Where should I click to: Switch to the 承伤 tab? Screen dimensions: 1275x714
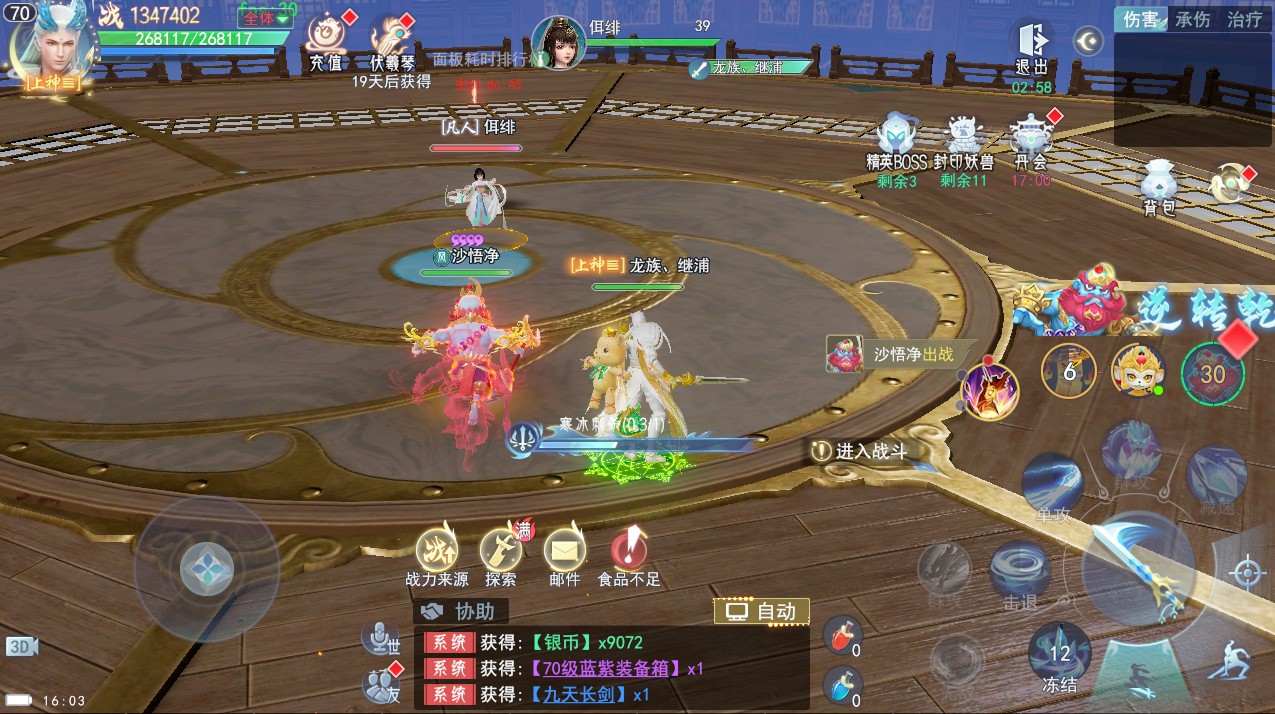(1192, 19)
